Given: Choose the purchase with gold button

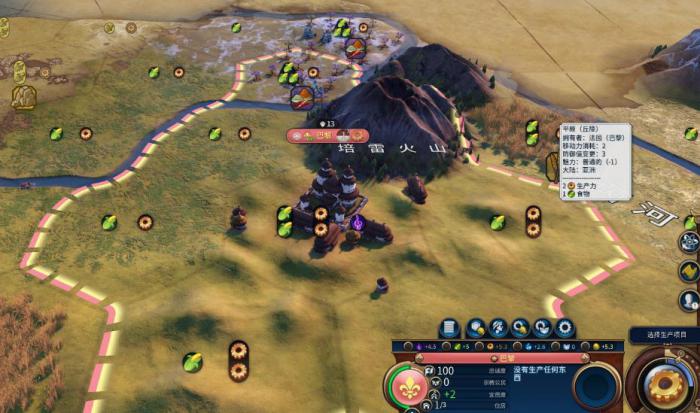Looking at the screenshot, I should tap(520, 328).
